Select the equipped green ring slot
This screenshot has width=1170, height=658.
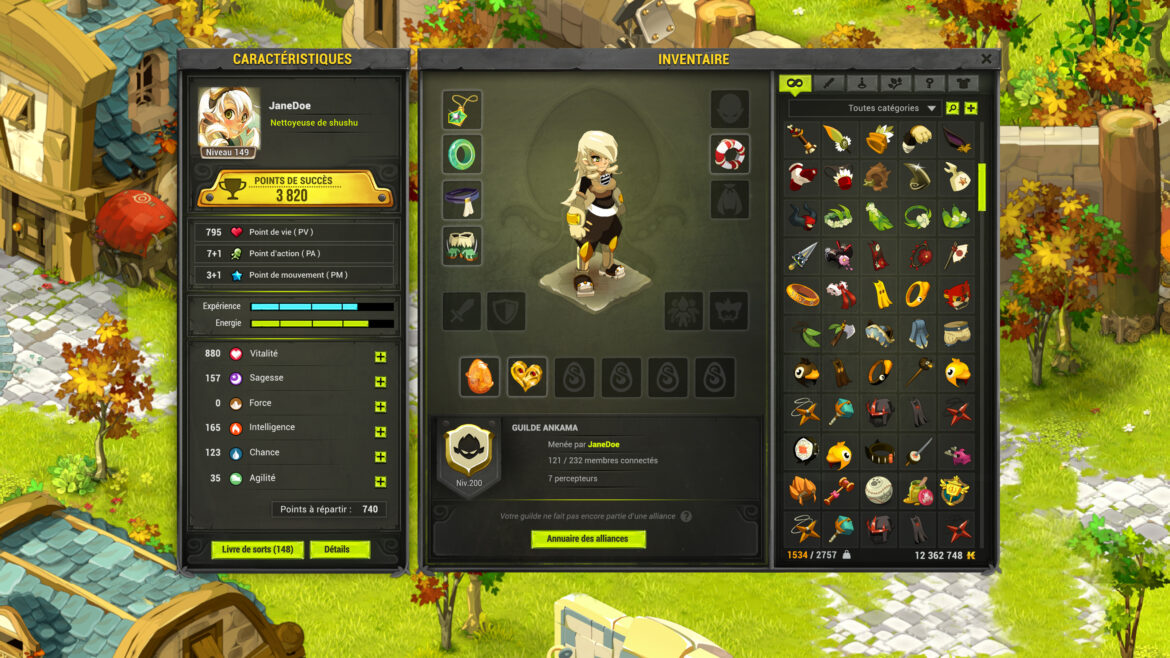[462, 155]
